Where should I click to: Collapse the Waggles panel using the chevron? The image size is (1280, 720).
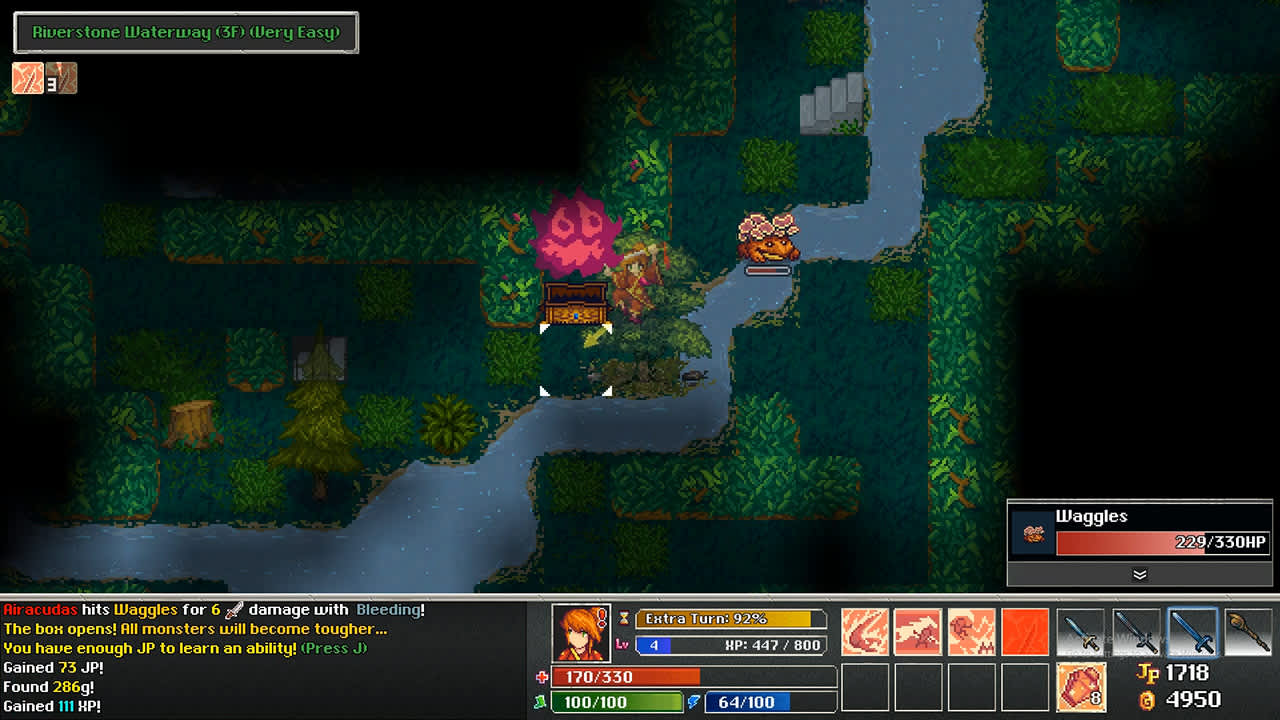[x=1140, y=575]
